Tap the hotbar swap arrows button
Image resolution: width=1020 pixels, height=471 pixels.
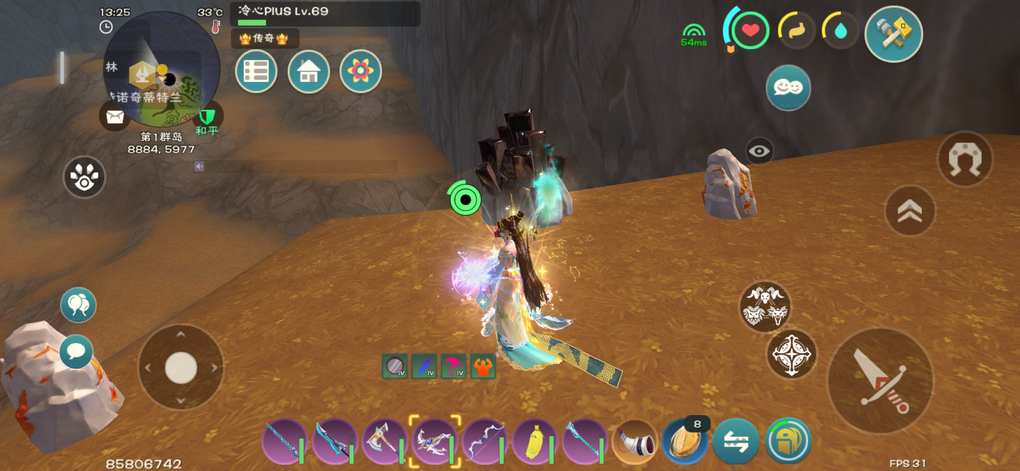click(735, 440)
